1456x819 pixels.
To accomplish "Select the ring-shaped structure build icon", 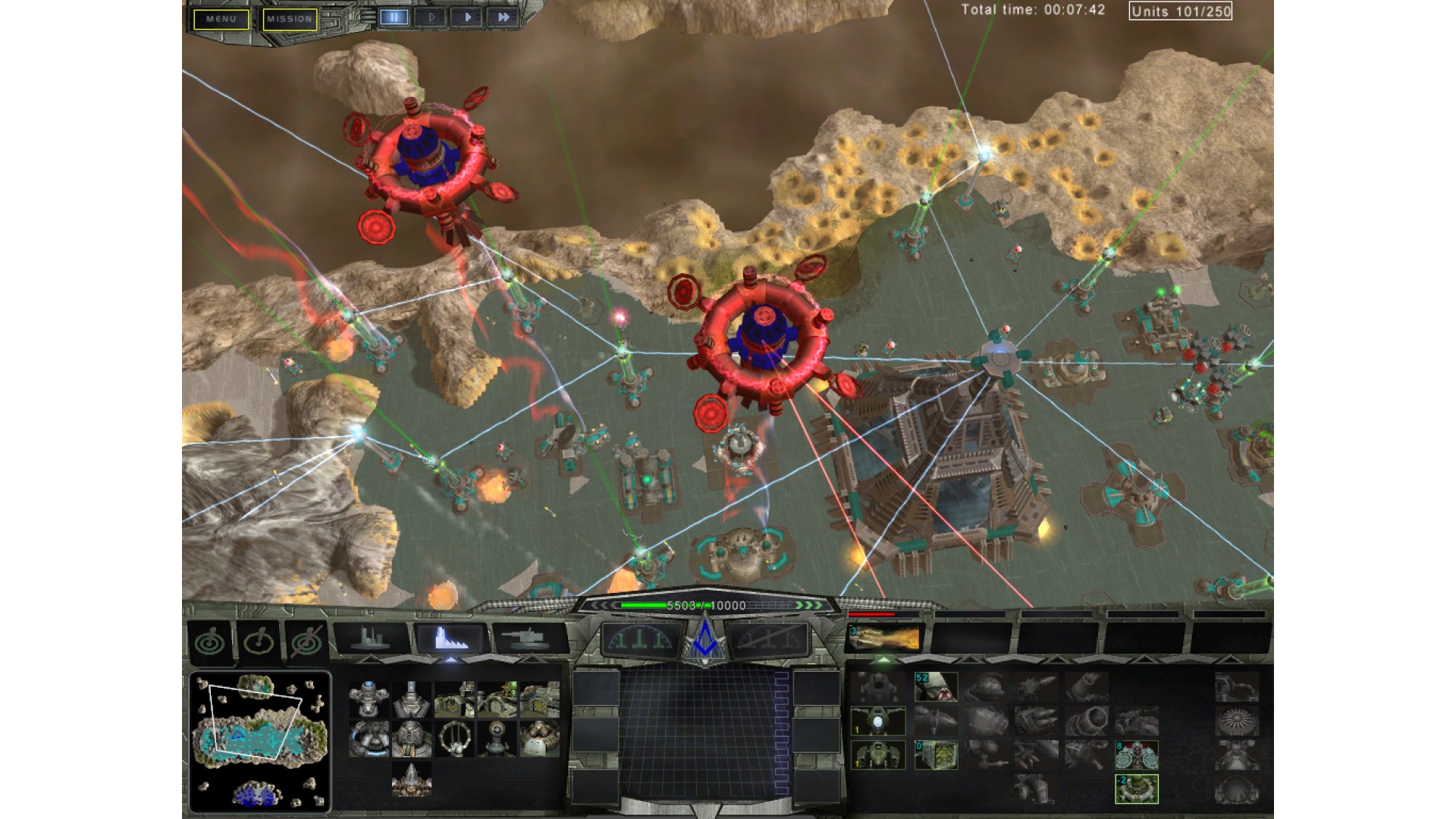I will (x=453, y=738).
